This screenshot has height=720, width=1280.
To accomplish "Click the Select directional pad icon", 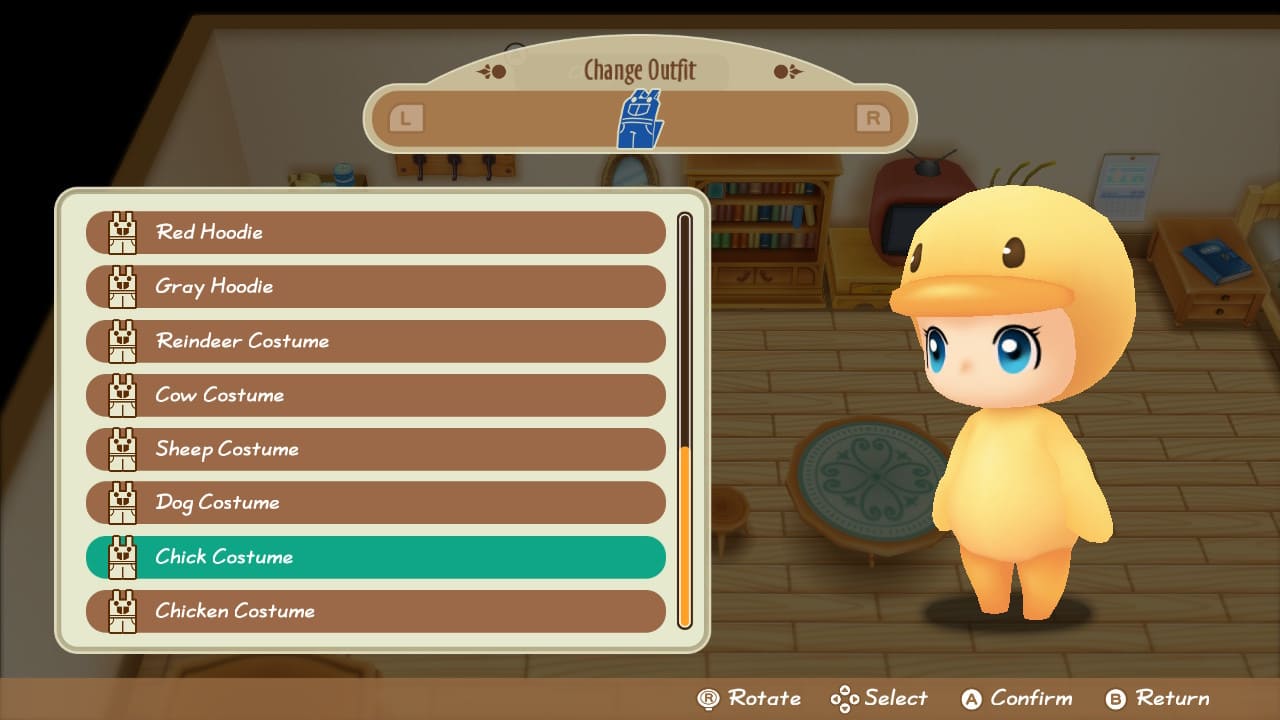I will [x=849, y=698].
